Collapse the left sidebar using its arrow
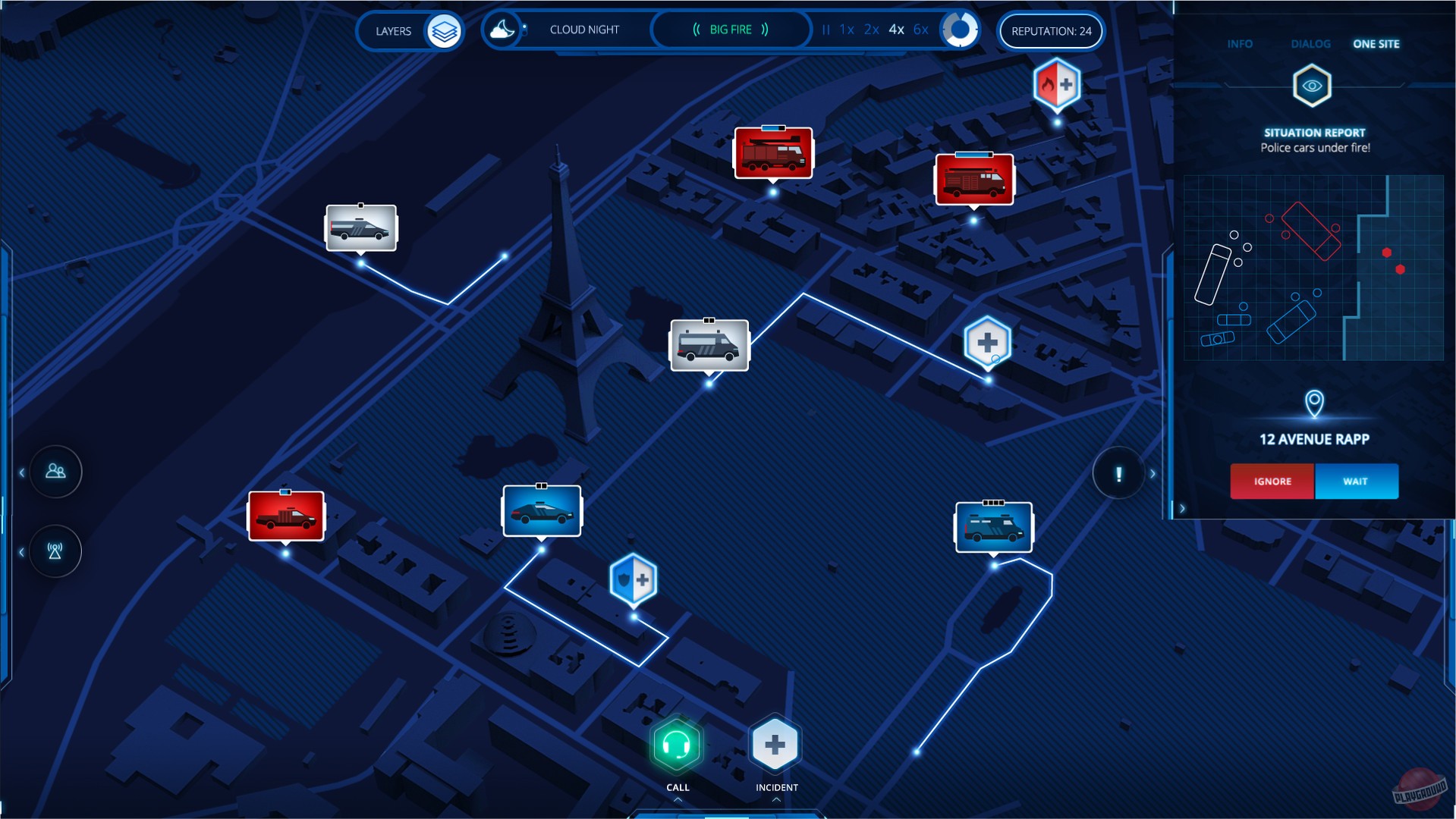Image resolution: width=1456 pixels, height=819 pixels. 20,472
